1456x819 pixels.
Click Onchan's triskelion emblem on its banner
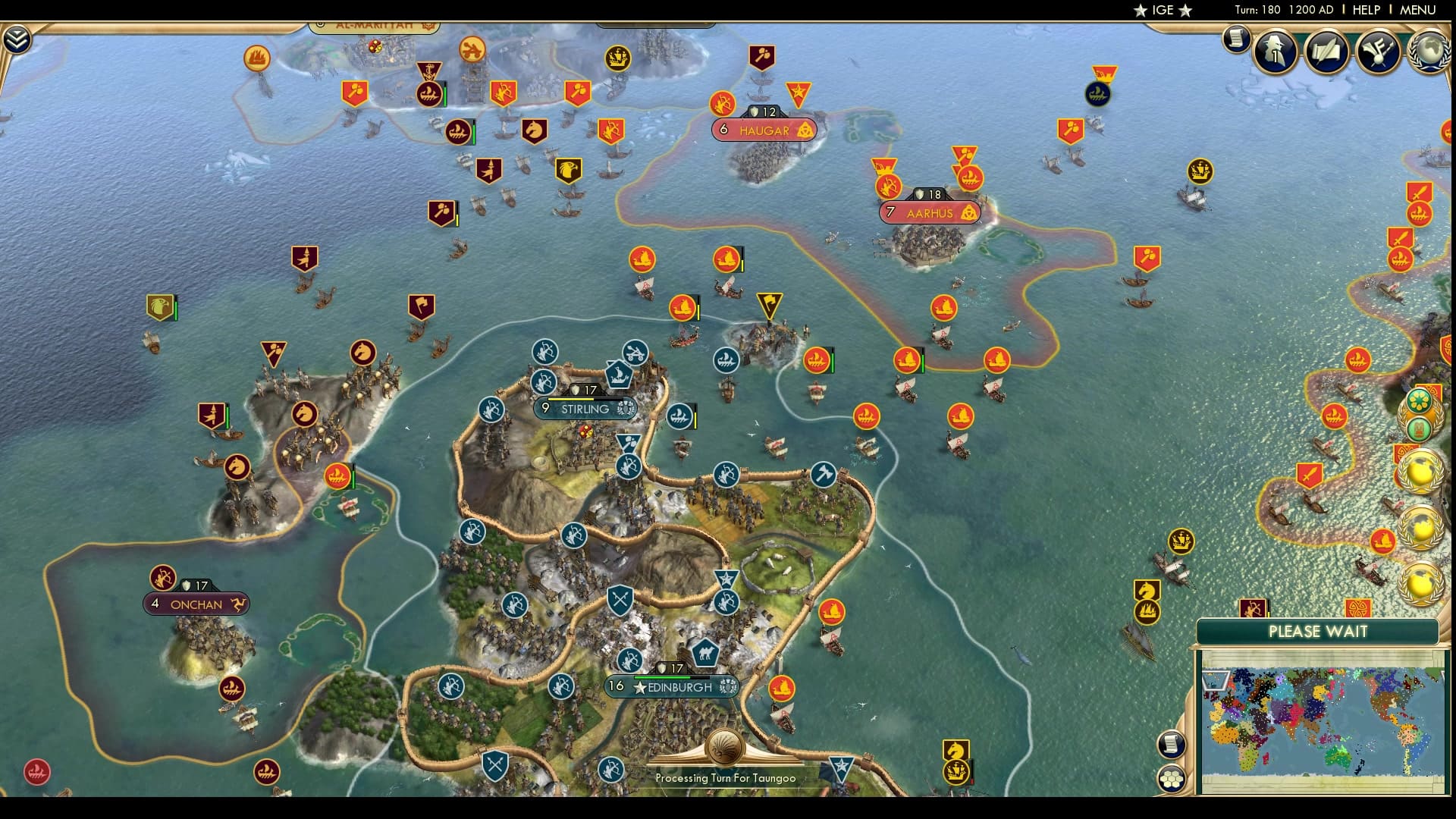tap(239, 604)
